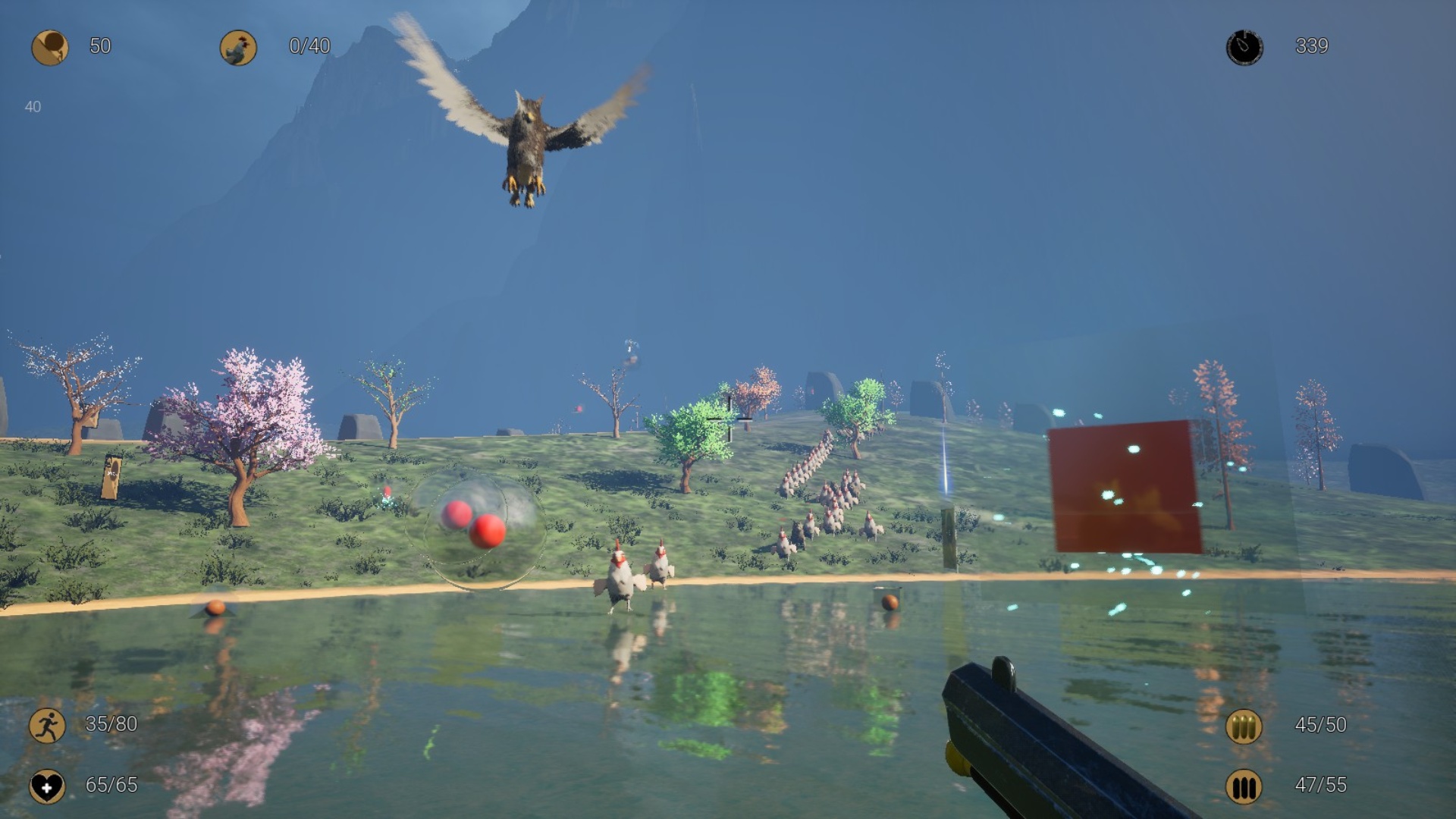Click the small number 40 below the coin counter

click(32, 106)
